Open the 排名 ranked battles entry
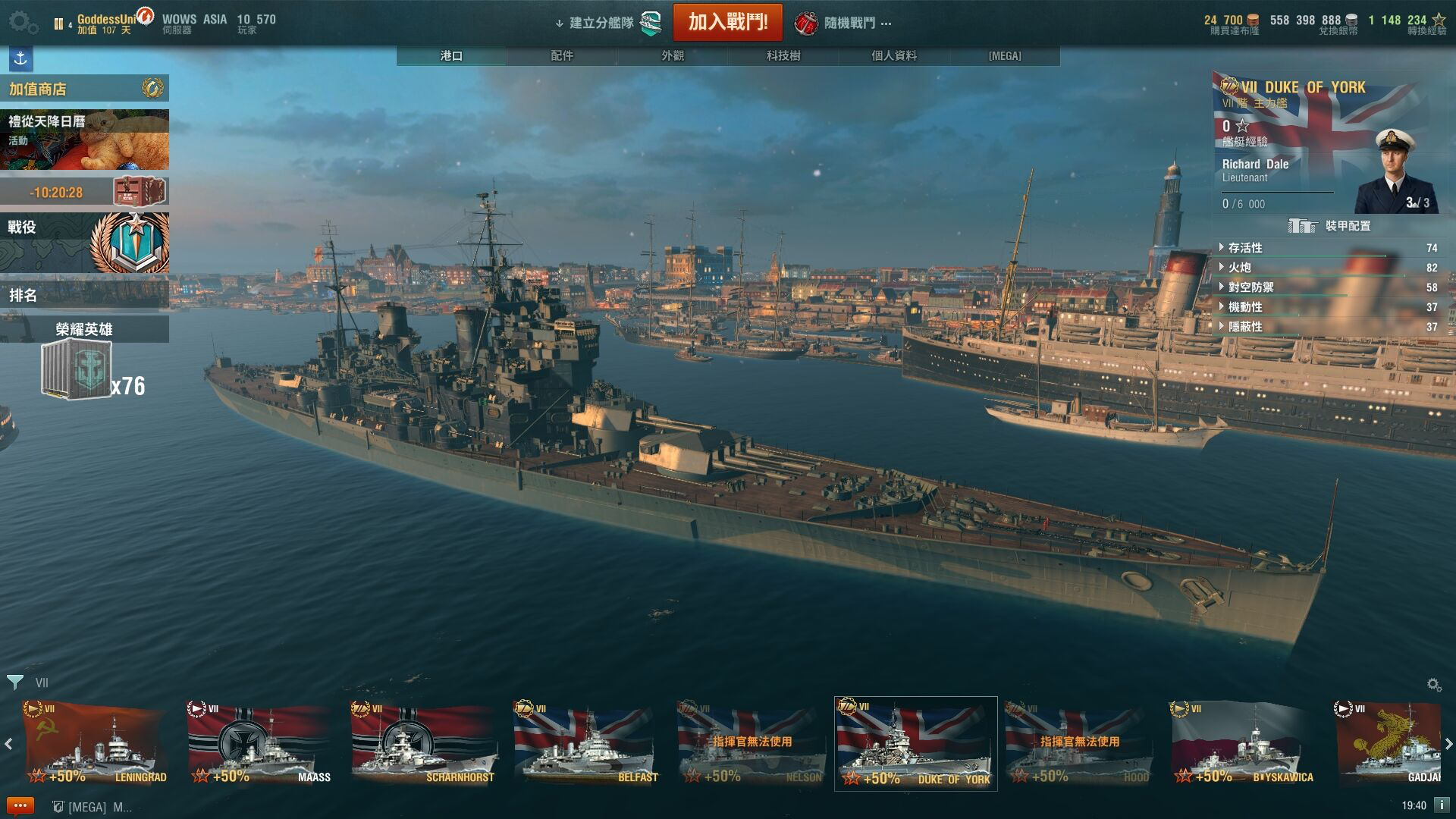This screenshot has width=1456, height=819. pyautogui.click(x=83, y=295)
